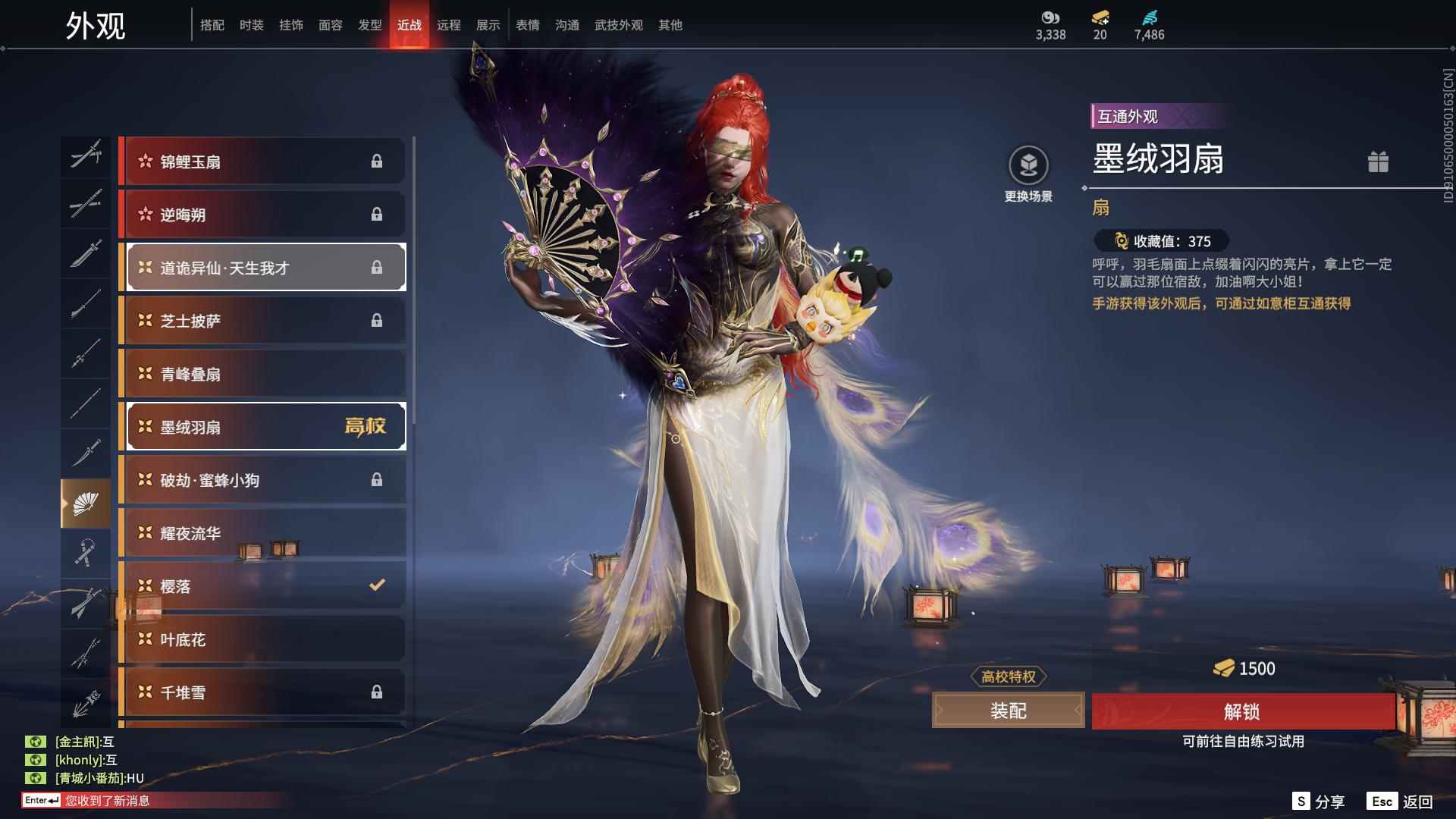The image size is (1456, 819).
Task: Open the 挂饰 tab
Action: point(290,25)
